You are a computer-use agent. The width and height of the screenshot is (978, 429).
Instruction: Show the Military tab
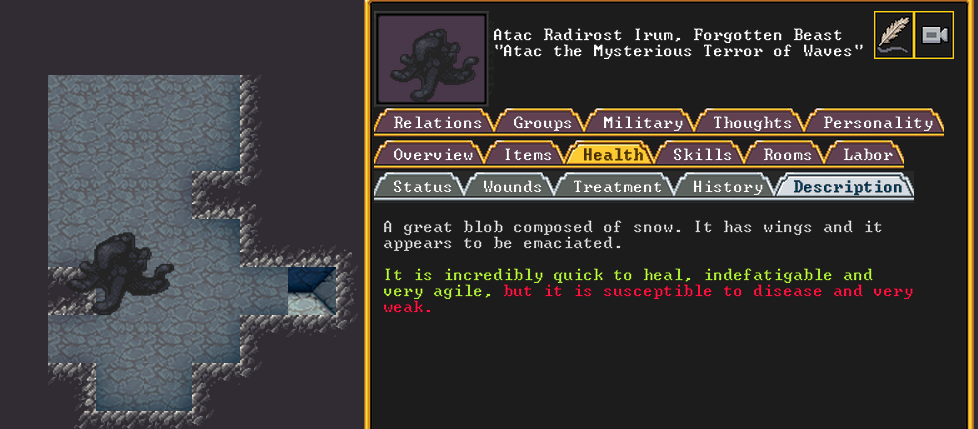point(642,123)
